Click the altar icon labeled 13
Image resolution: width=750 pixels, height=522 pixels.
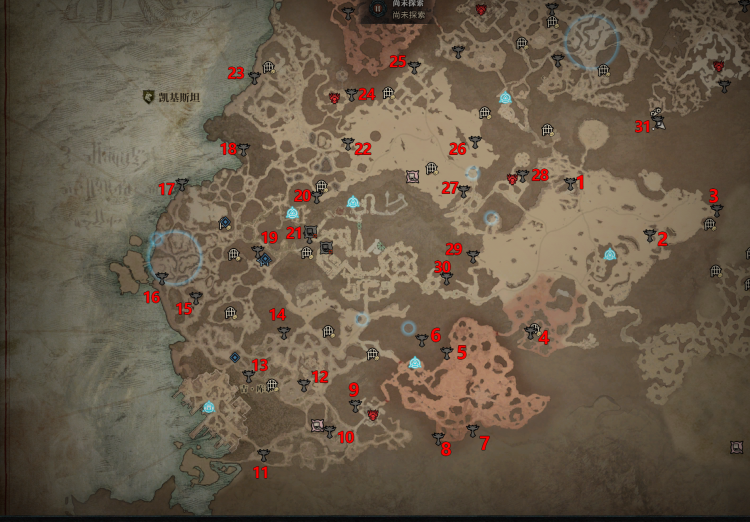pos(248,376)
